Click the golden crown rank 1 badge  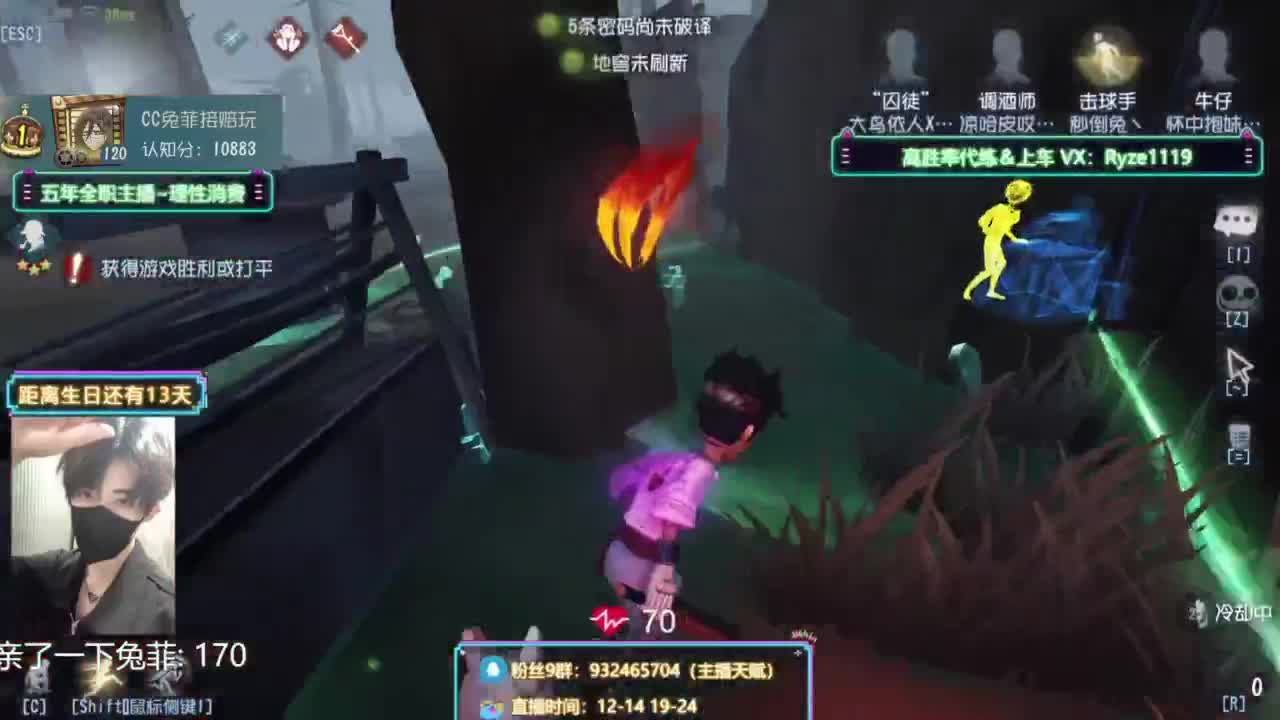(x=22, y=128)
